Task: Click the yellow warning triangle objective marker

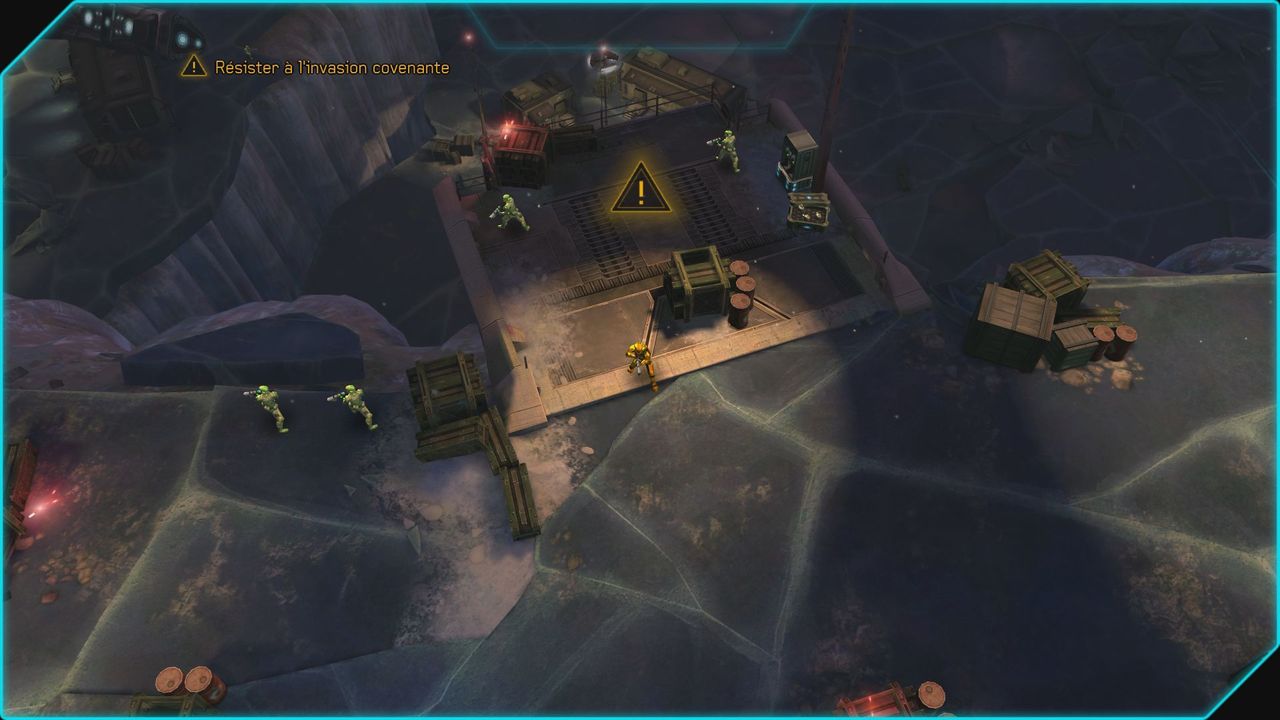Action: 640,190
